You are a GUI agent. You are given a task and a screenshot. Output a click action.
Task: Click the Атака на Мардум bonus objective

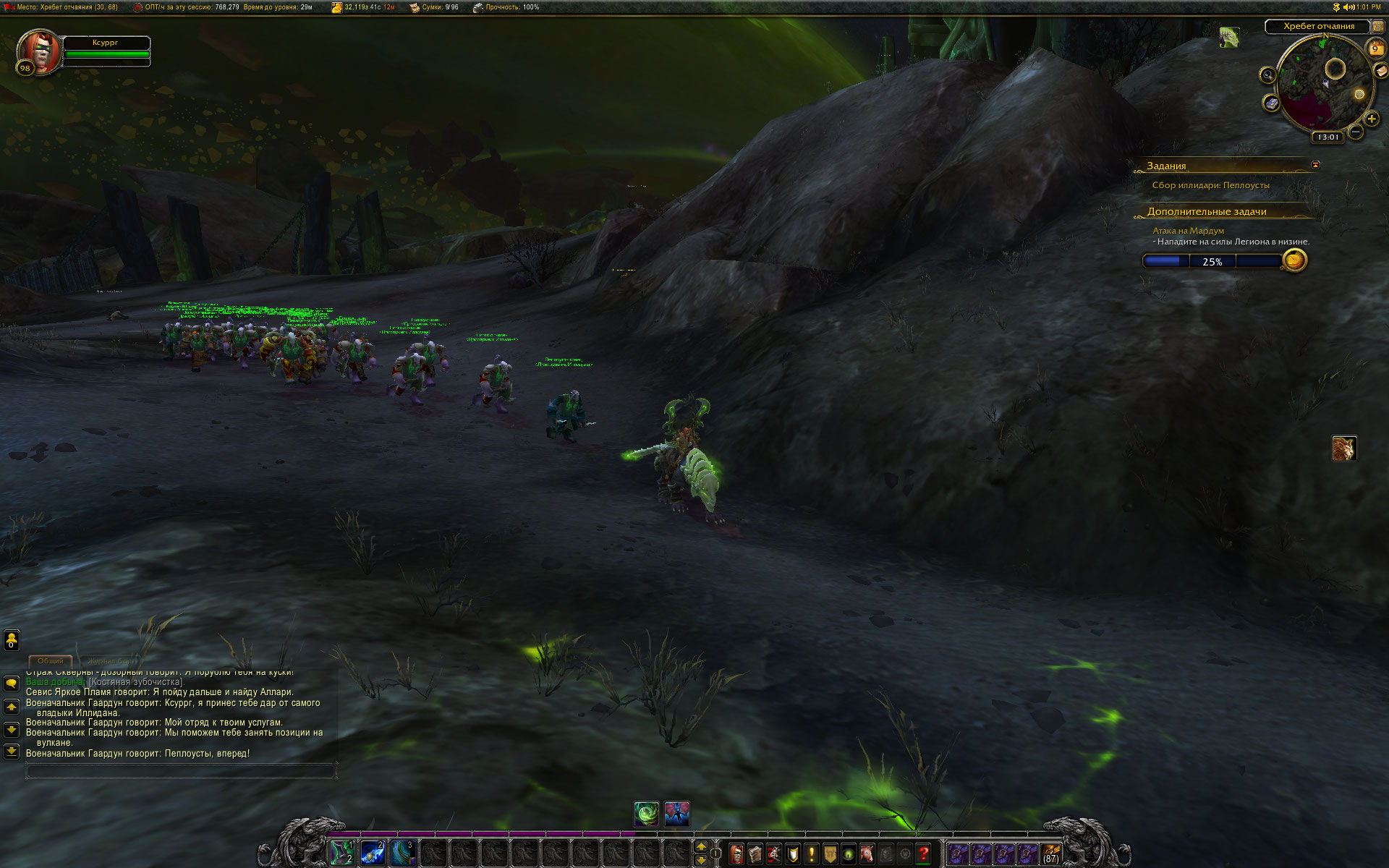(x=1188, y=231)
